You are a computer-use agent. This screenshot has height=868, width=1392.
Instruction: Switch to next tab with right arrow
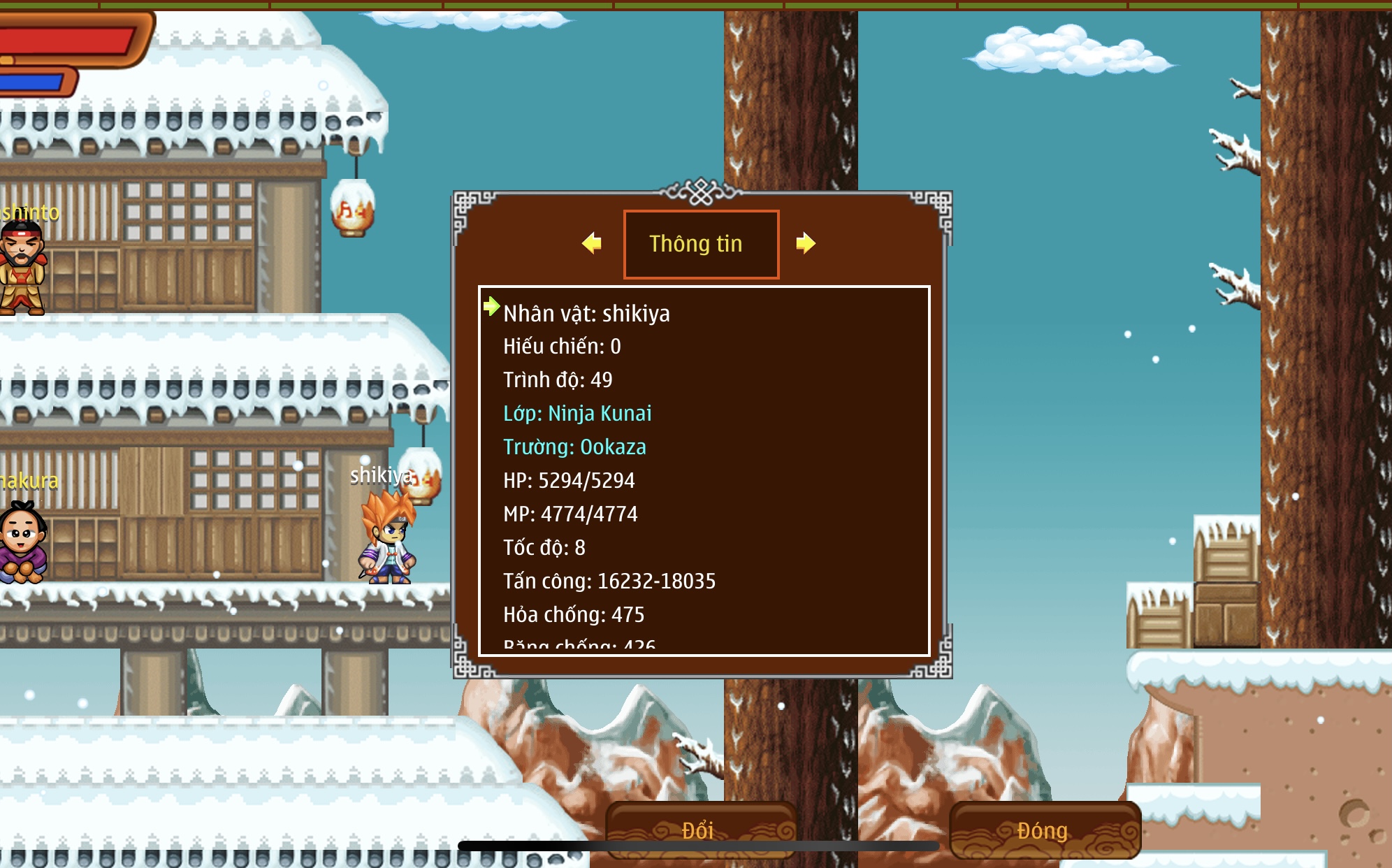click(x=806, y=243)
